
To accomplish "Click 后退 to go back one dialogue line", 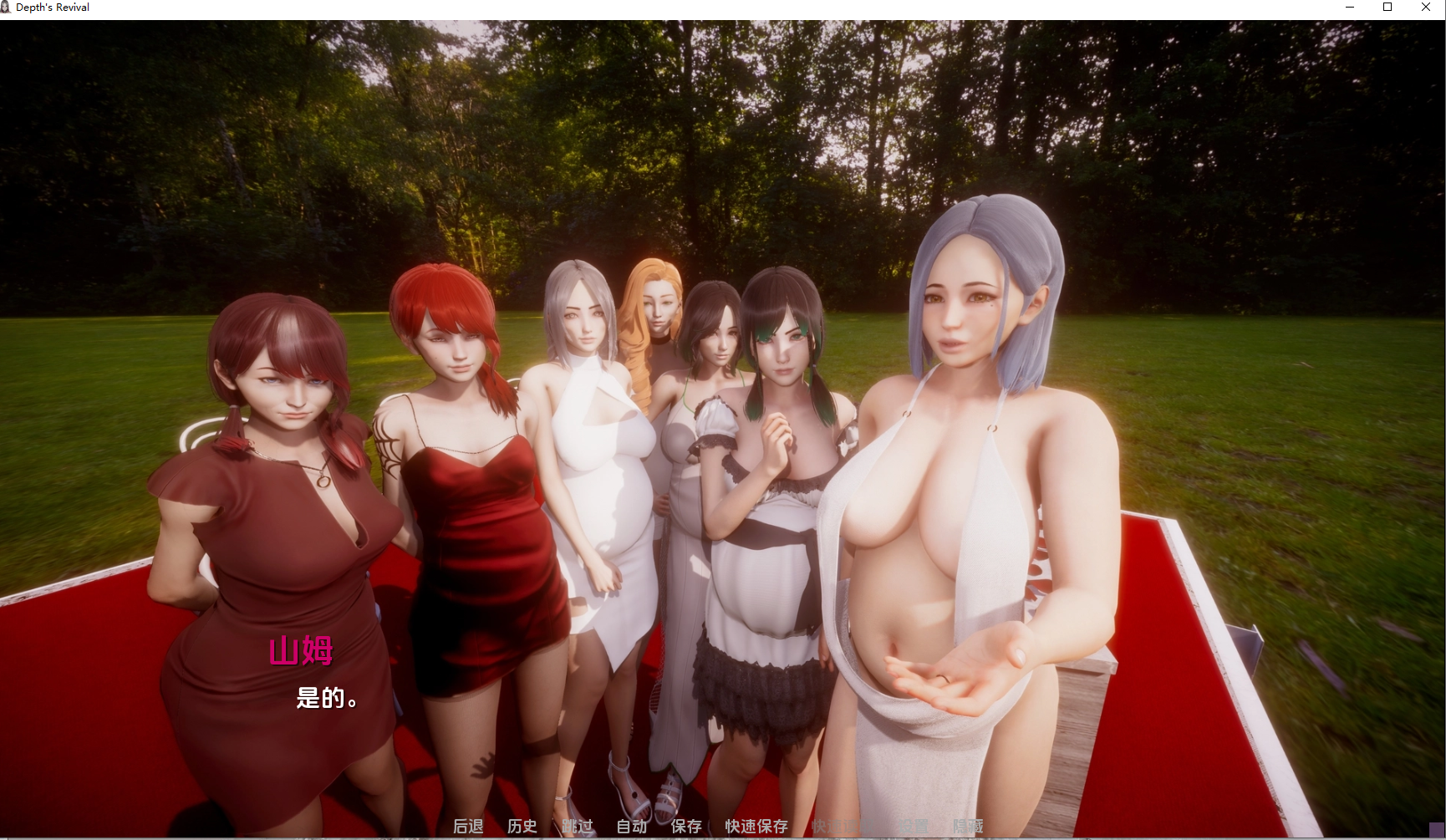I will click(x=468, y=827).
